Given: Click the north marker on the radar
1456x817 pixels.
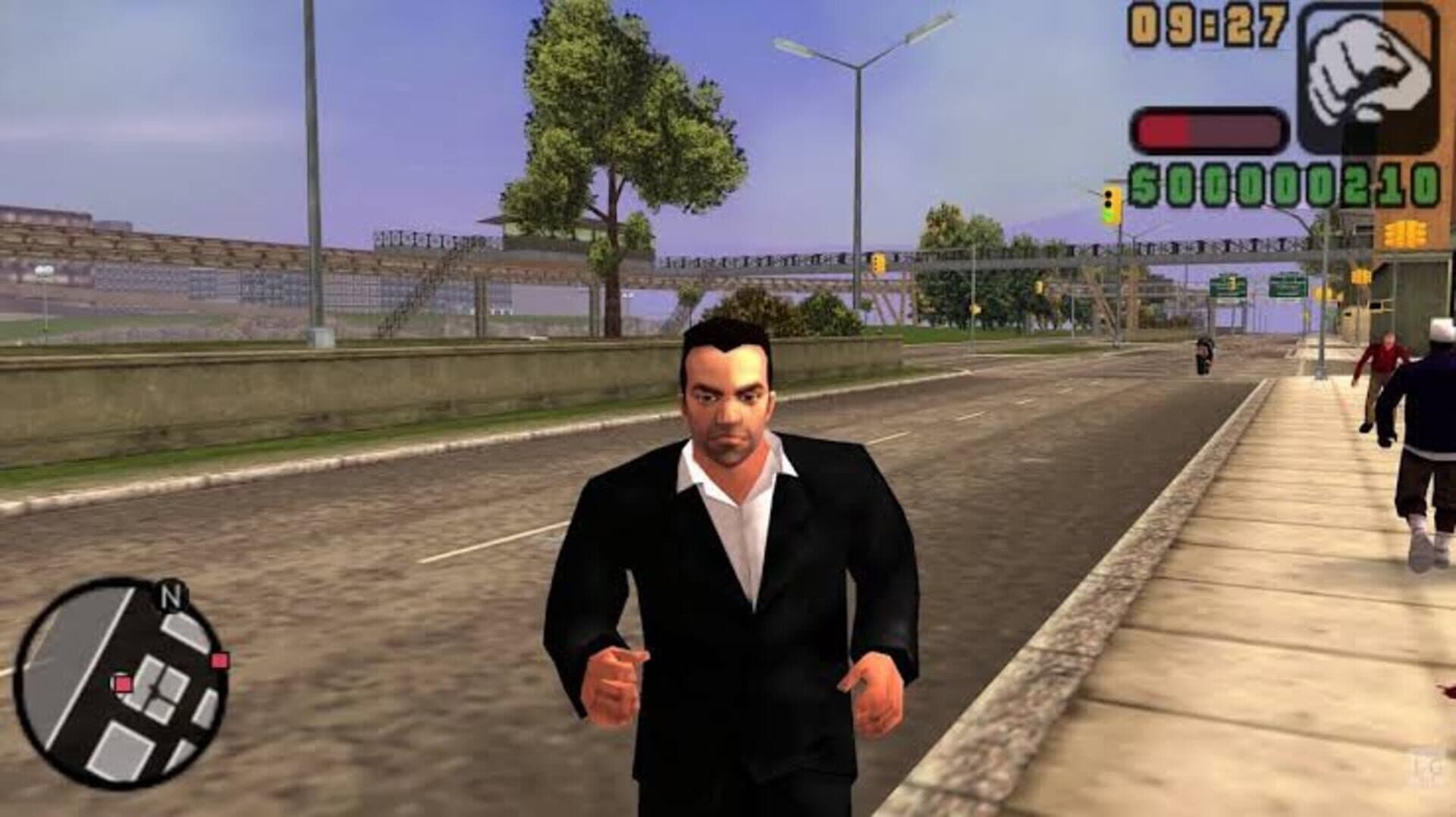Looking at the screenshot, I should click(171, 597).
